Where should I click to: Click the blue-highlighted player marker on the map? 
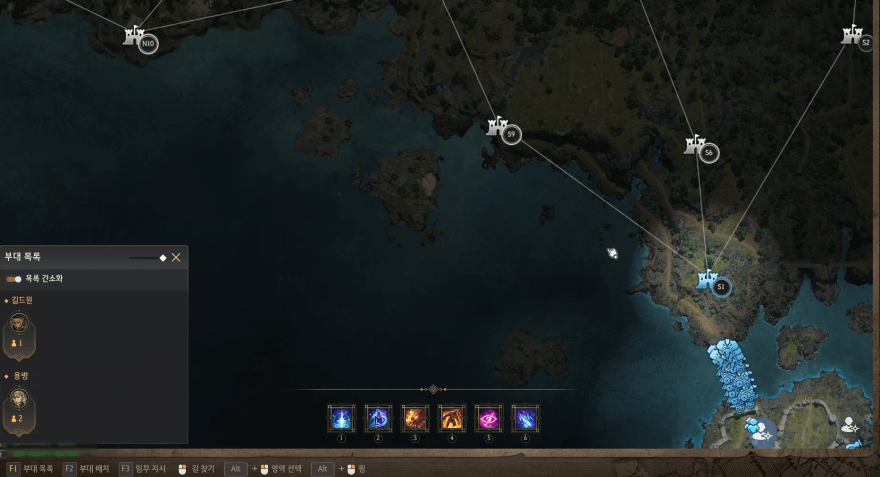(x=759, y=428)
